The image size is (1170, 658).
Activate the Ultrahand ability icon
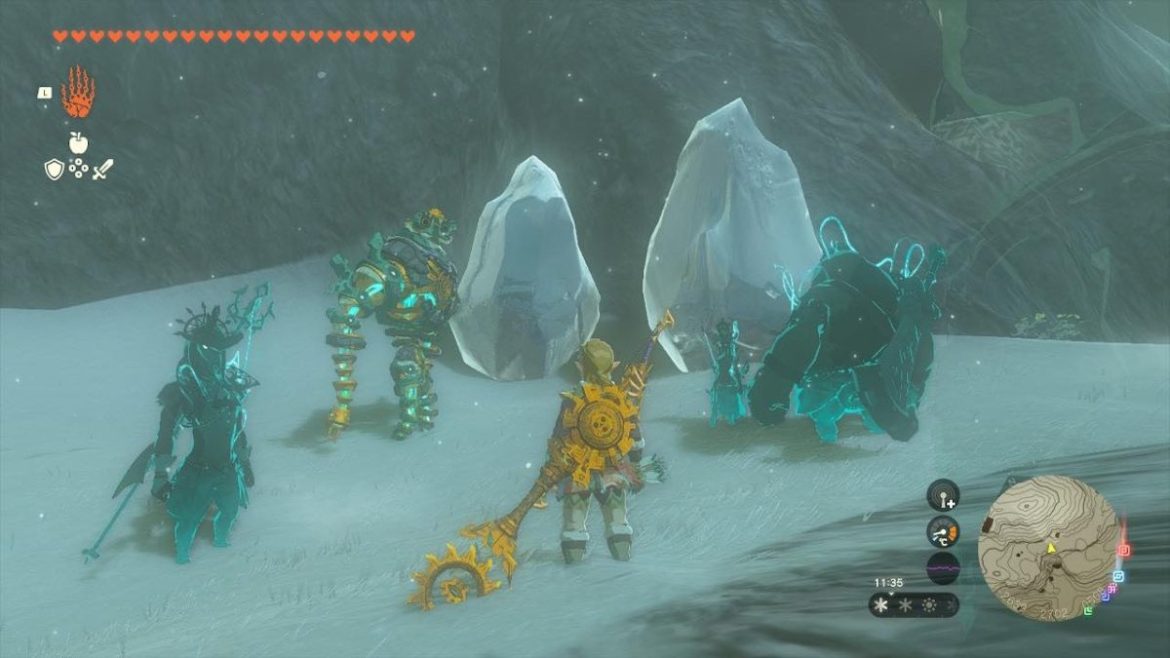[x=77, y=93]
